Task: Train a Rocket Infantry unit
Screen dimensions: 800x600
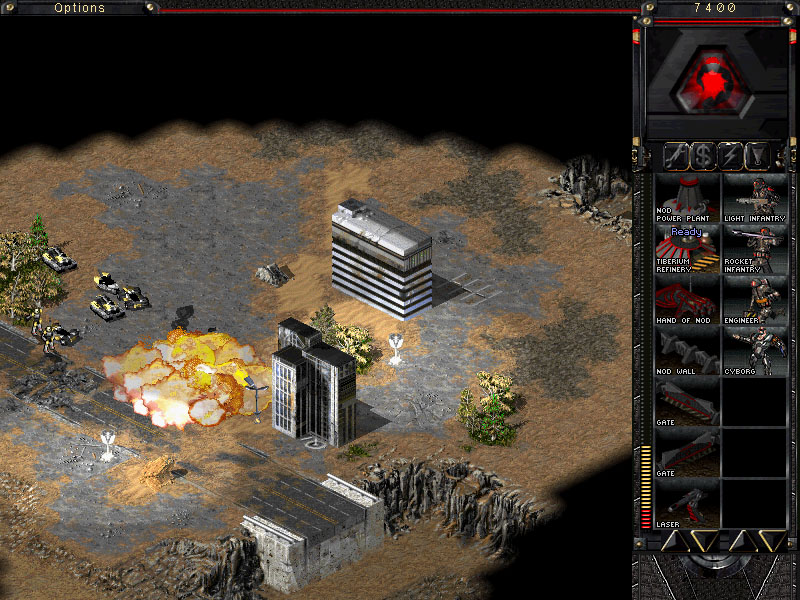Action: click(x=755, y=249)
